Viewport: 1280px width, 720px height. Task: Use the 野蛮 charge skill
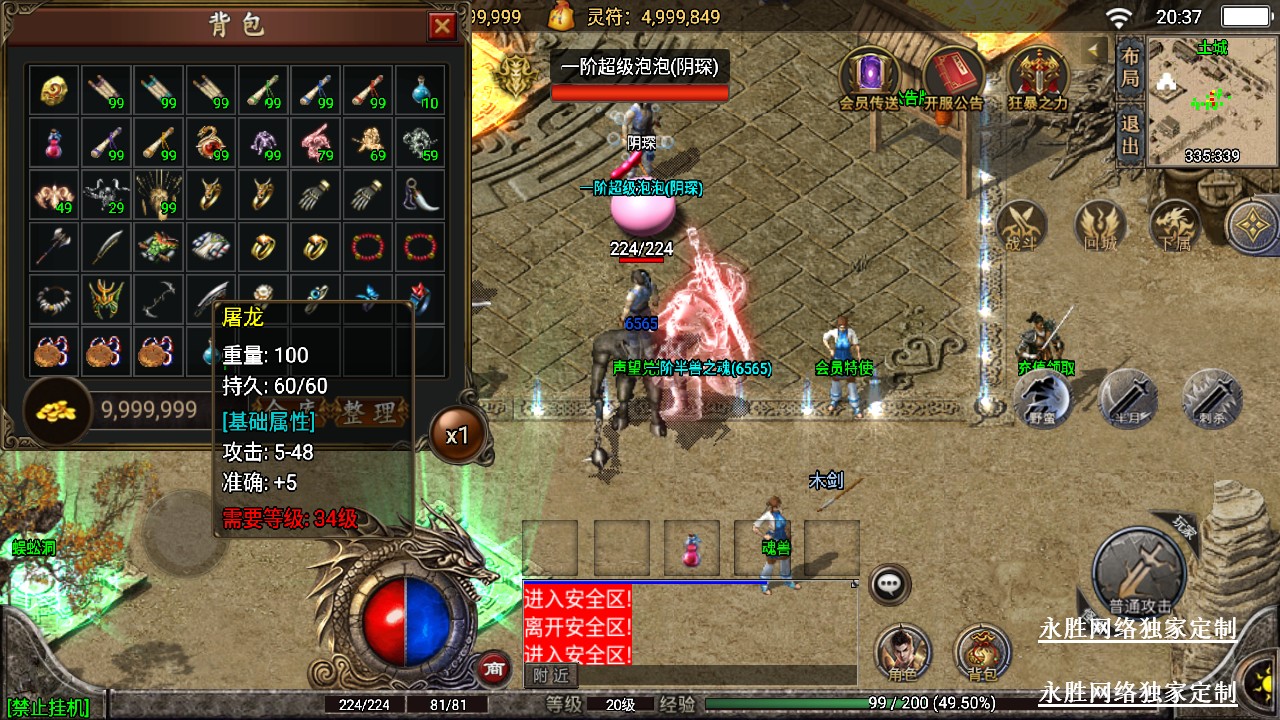[1044, 397]
